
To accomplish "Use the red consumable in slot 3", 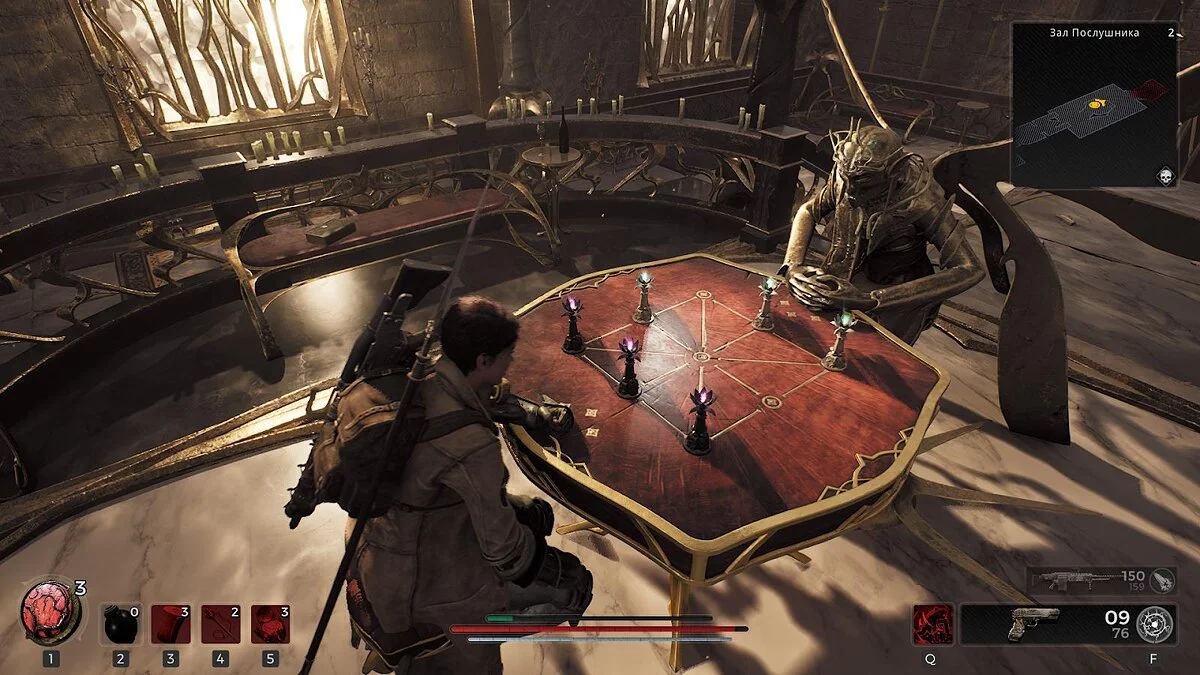I will pyautogui.click(x=170, y=623).
